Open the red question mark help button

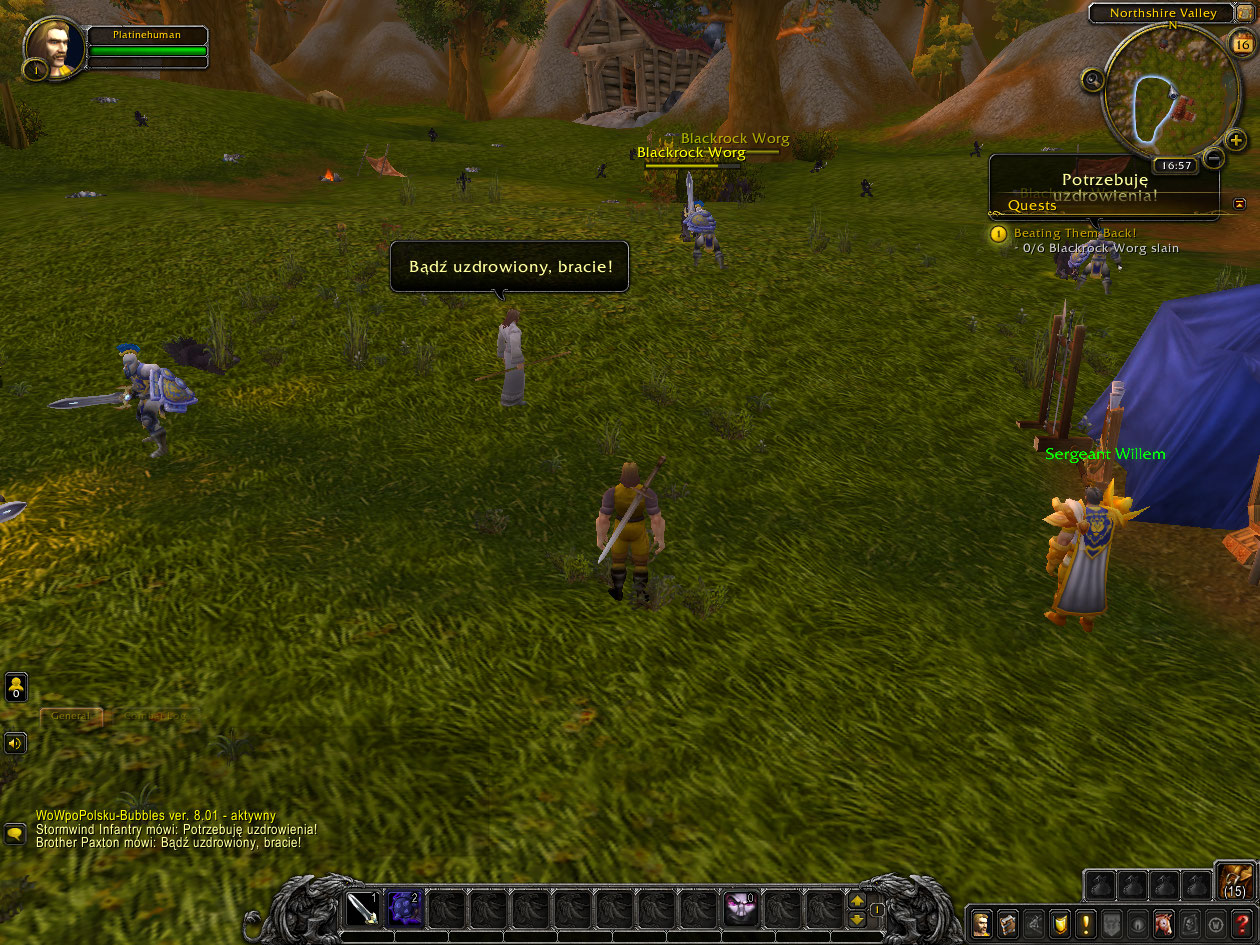point(1242,924)
